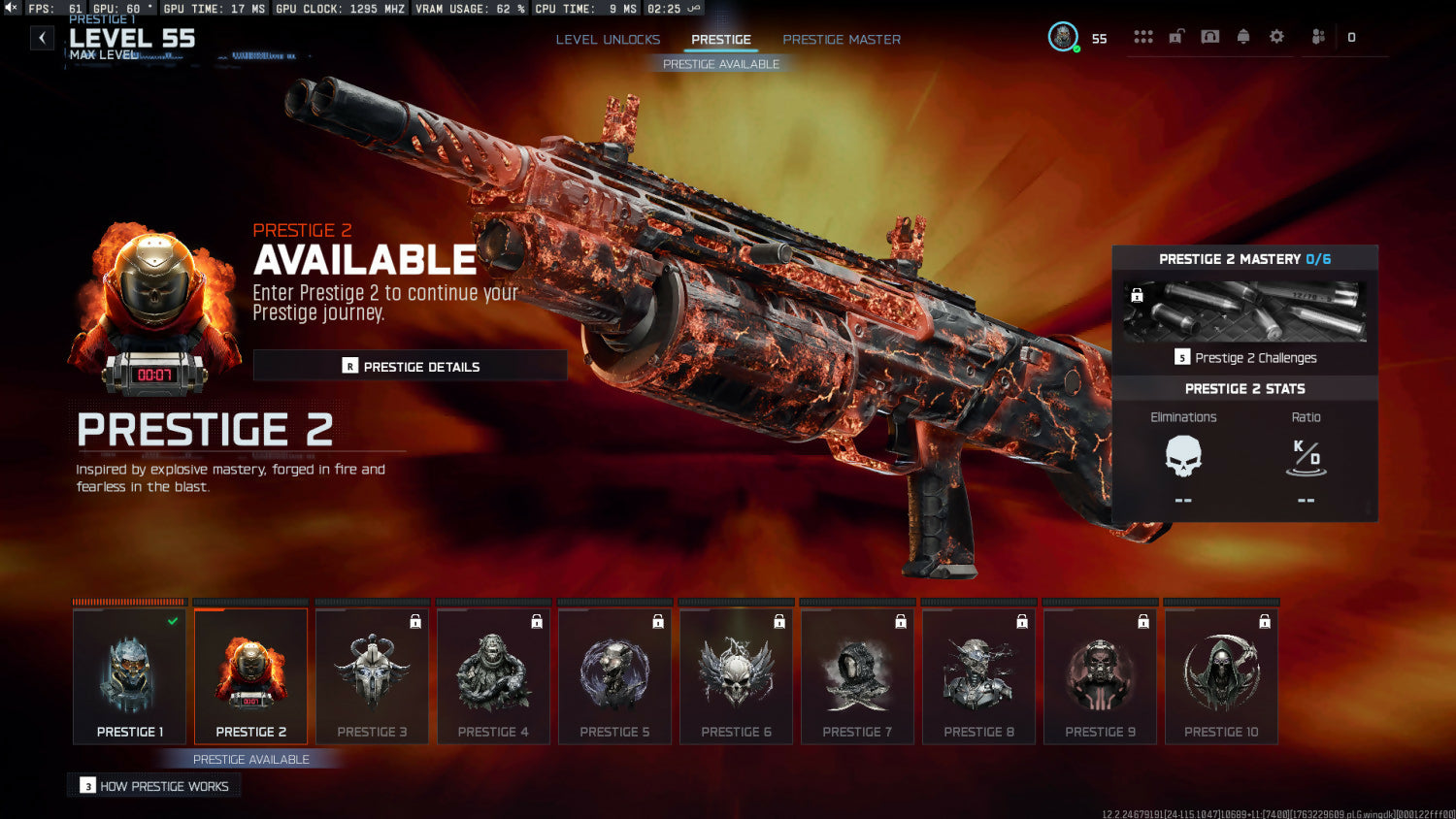
Task: Pick the locked Prestige 5 tile
Action: (x=614, y=676)
